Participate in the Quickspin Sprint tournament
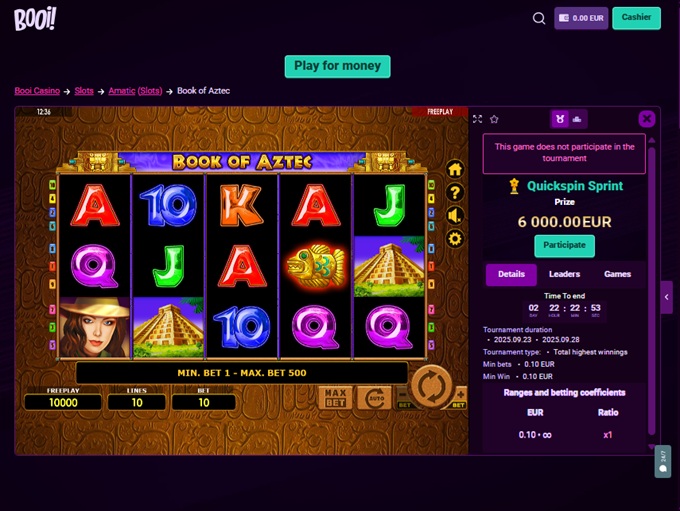 564,246
